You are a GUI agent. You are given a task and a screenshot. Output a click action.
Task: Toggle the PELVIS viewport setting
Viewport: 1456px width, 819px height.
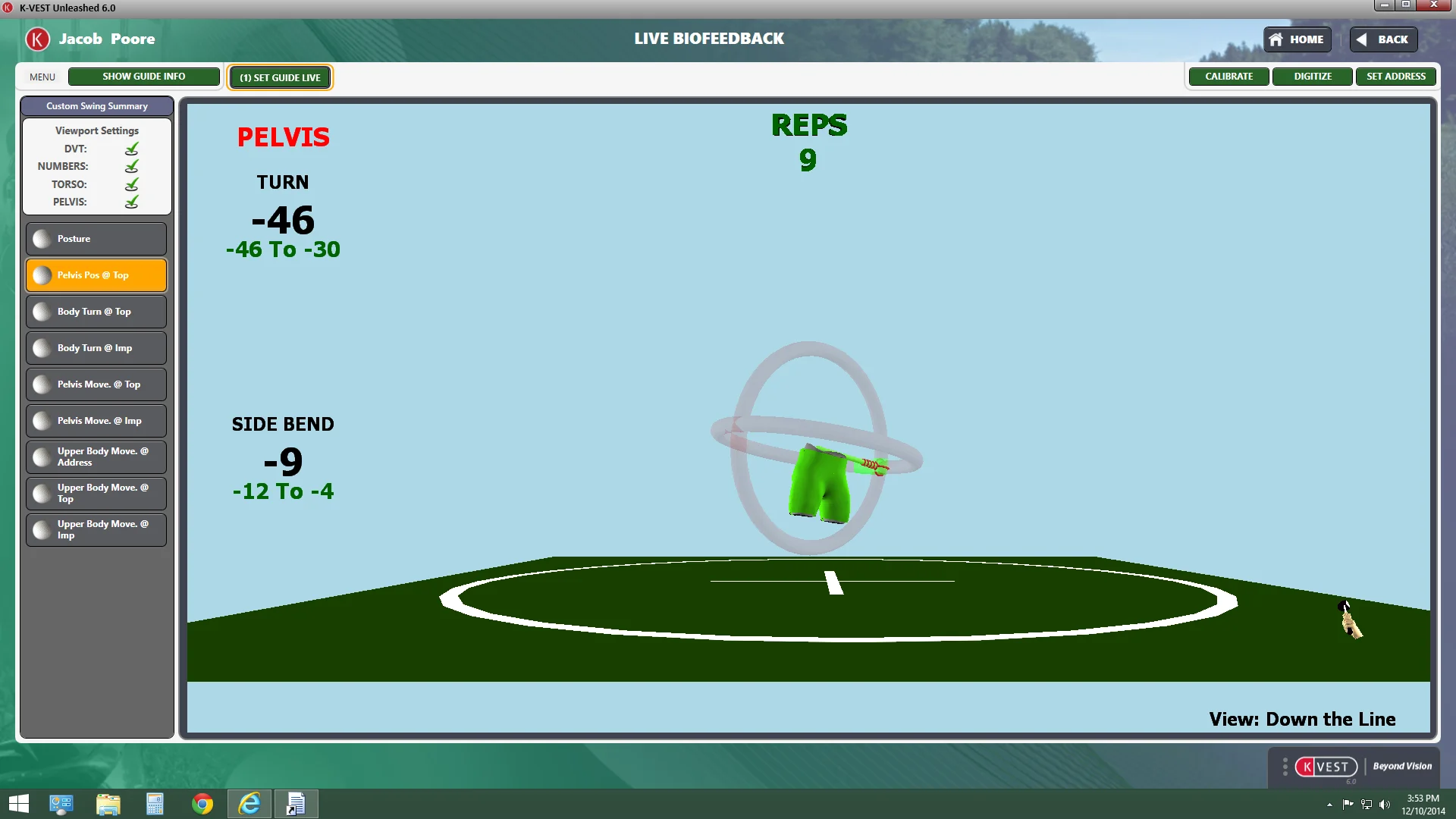click(x=132, y=202)
